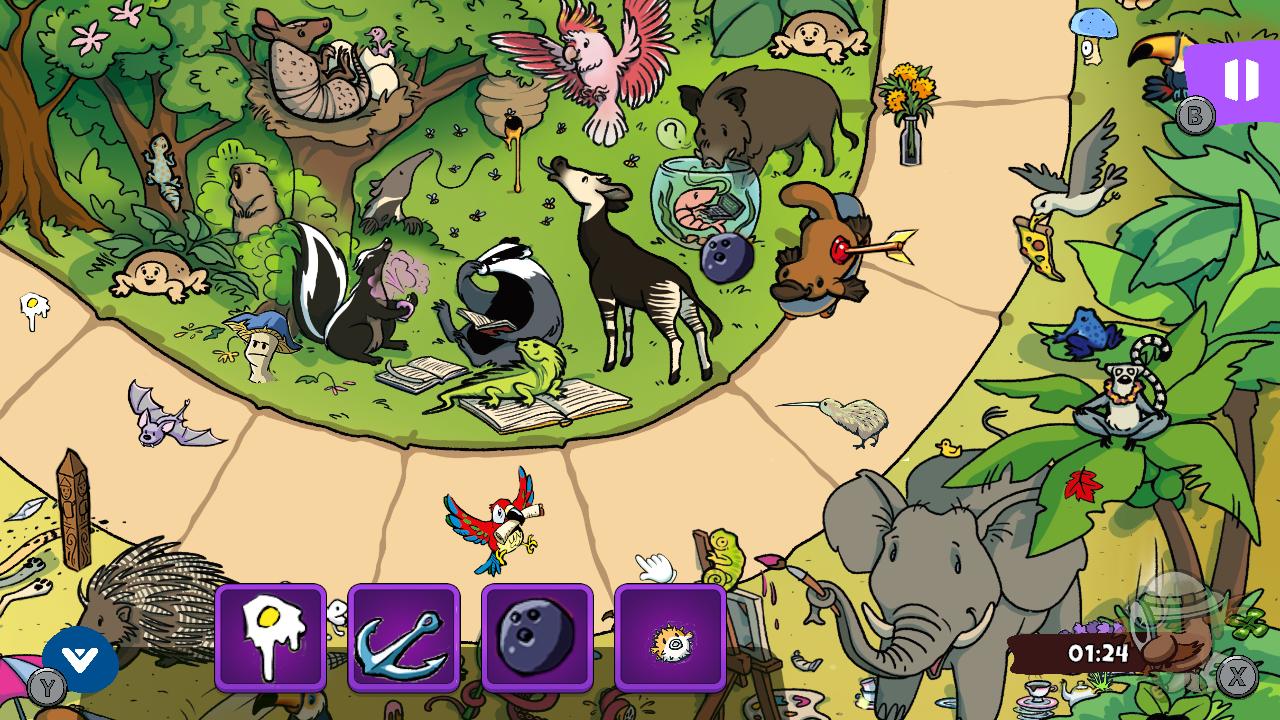Viewport: 1280px width, 720px height.
Task: Select the pufferfish hint card
Action: (x=672, y=637)
